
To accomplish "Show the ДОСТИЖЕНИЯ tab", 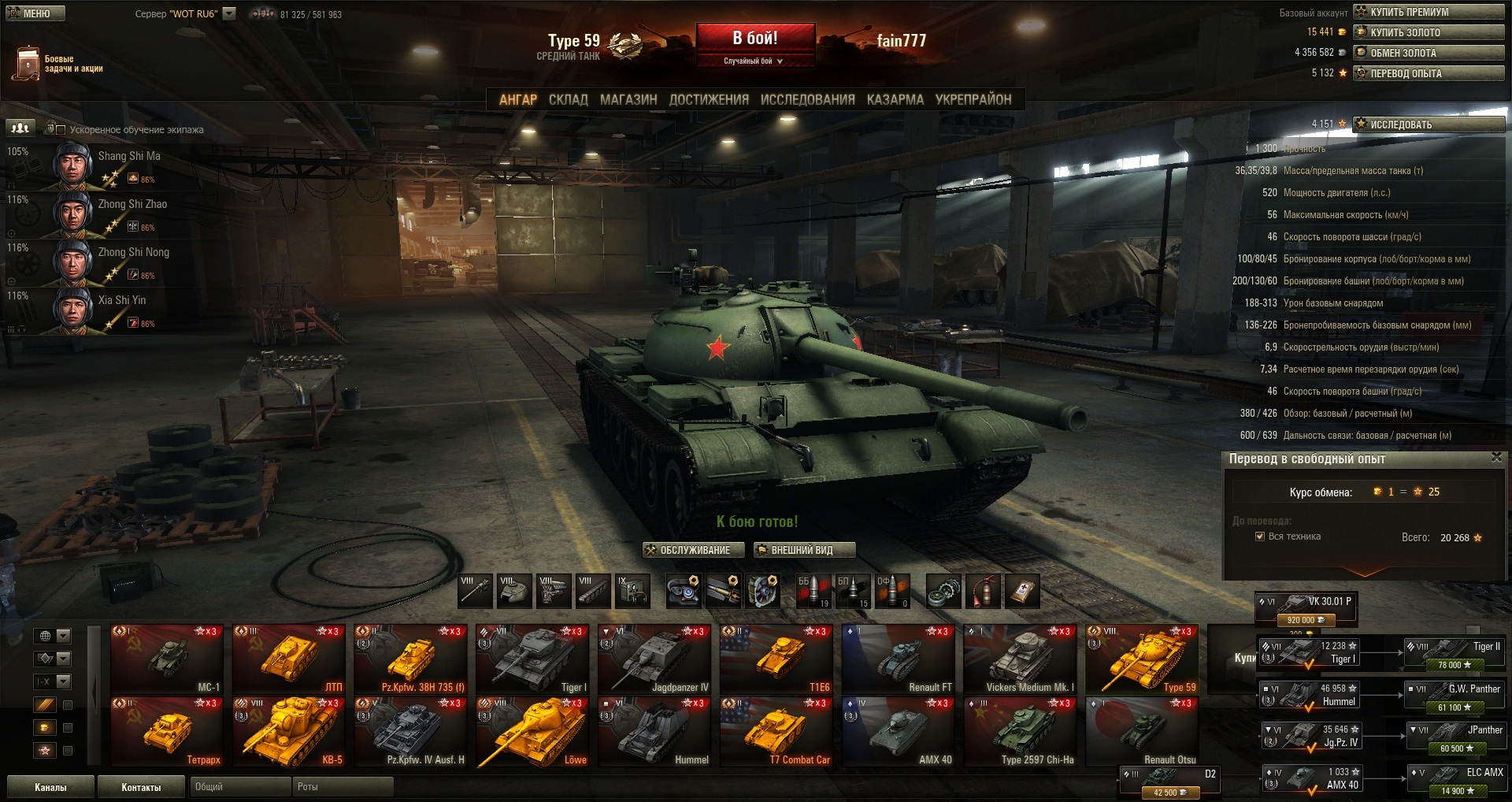I will [709, 100].
